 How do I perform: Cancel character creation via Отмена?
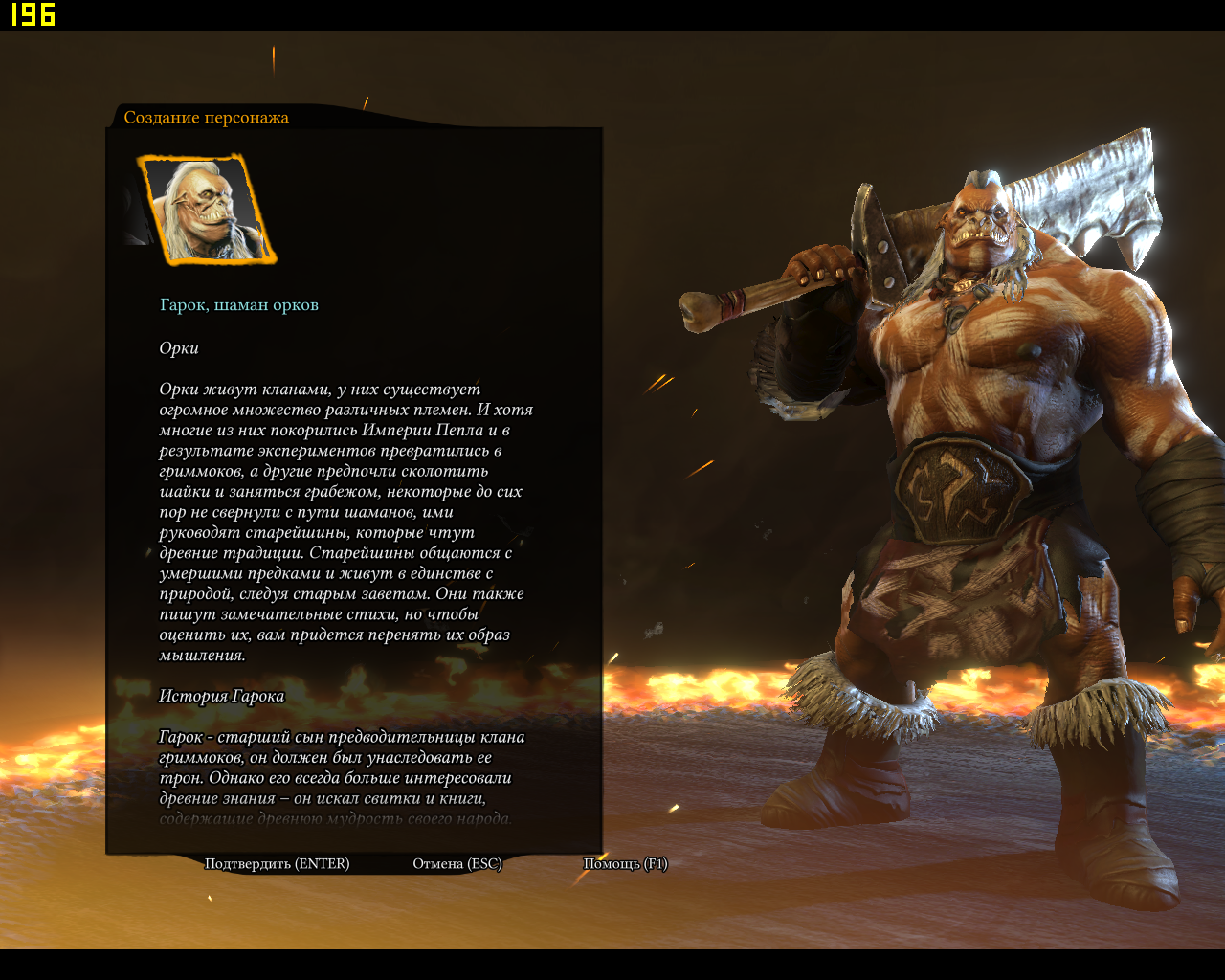point(457,863)
